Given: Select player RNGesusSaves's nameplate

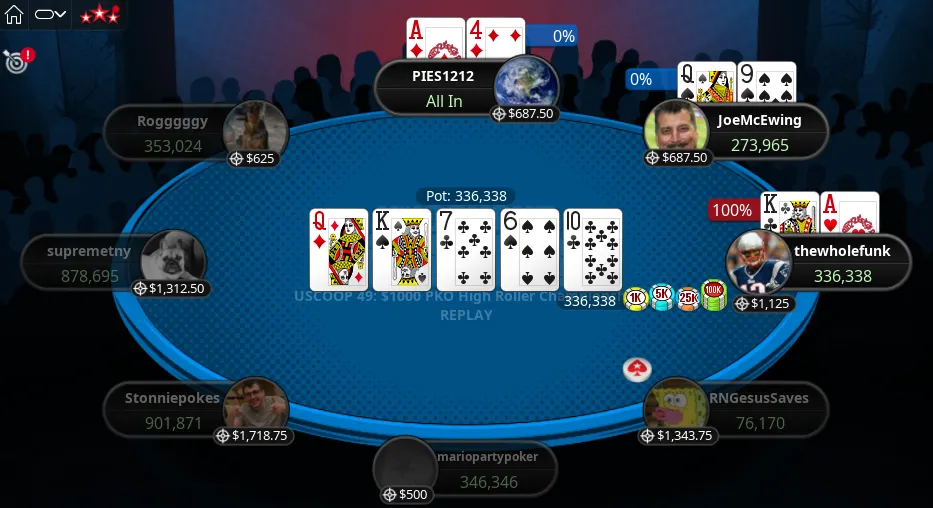Looking at the screenshot, I should coord(759,410).
